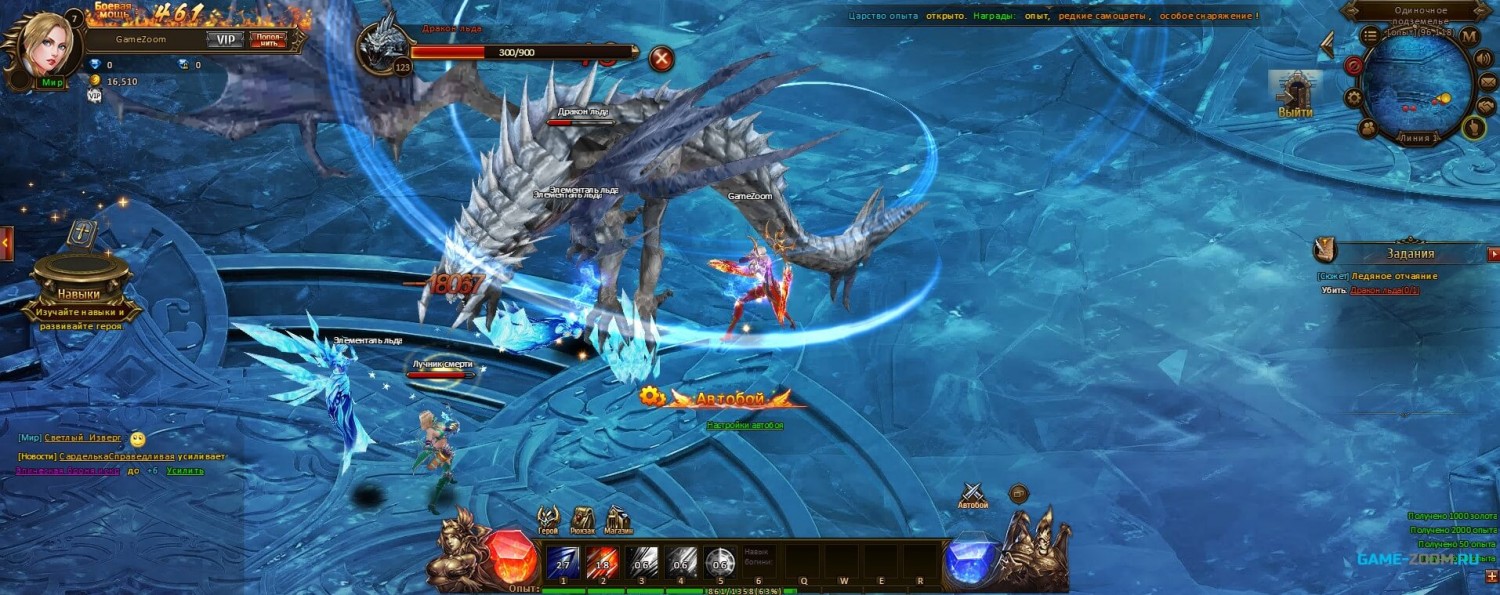
Task: Open the minimap's M map button
Action: [1469, 37]
